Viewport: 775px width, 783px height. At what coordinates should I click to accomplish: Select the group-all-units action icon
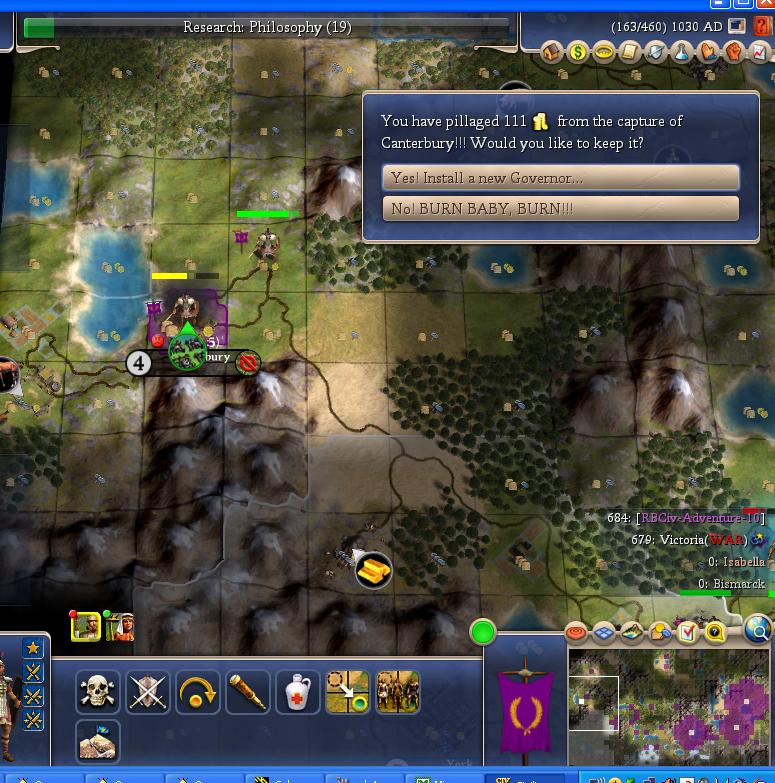(x=398, y=692)
